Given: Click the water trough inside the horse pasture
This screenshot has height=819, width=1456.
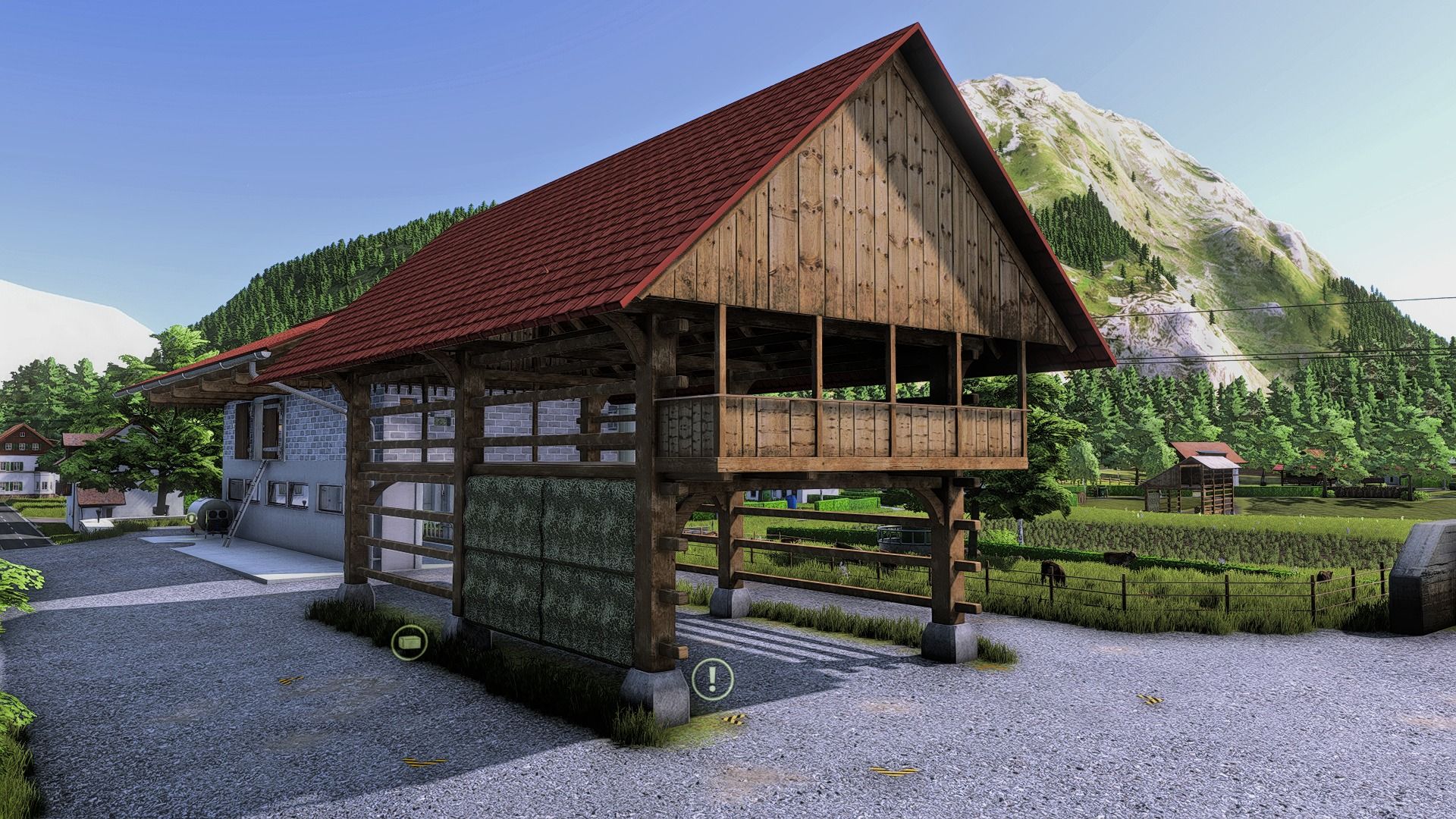Looking at the screenshot, I should point(905,535).
